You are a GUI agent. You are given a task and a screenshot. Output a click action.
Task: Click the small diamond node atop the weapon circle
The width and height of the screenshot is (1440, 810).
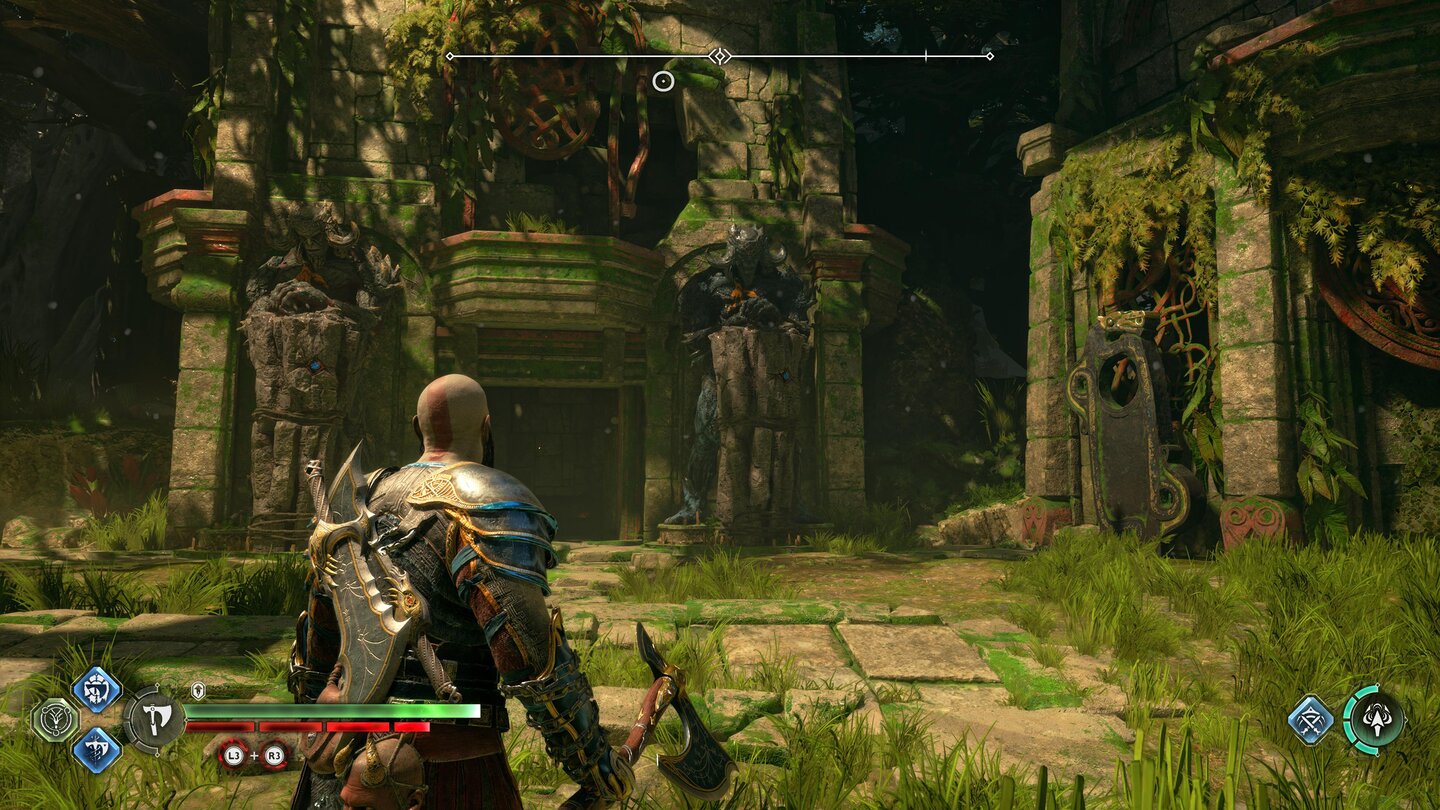[157, 686]
